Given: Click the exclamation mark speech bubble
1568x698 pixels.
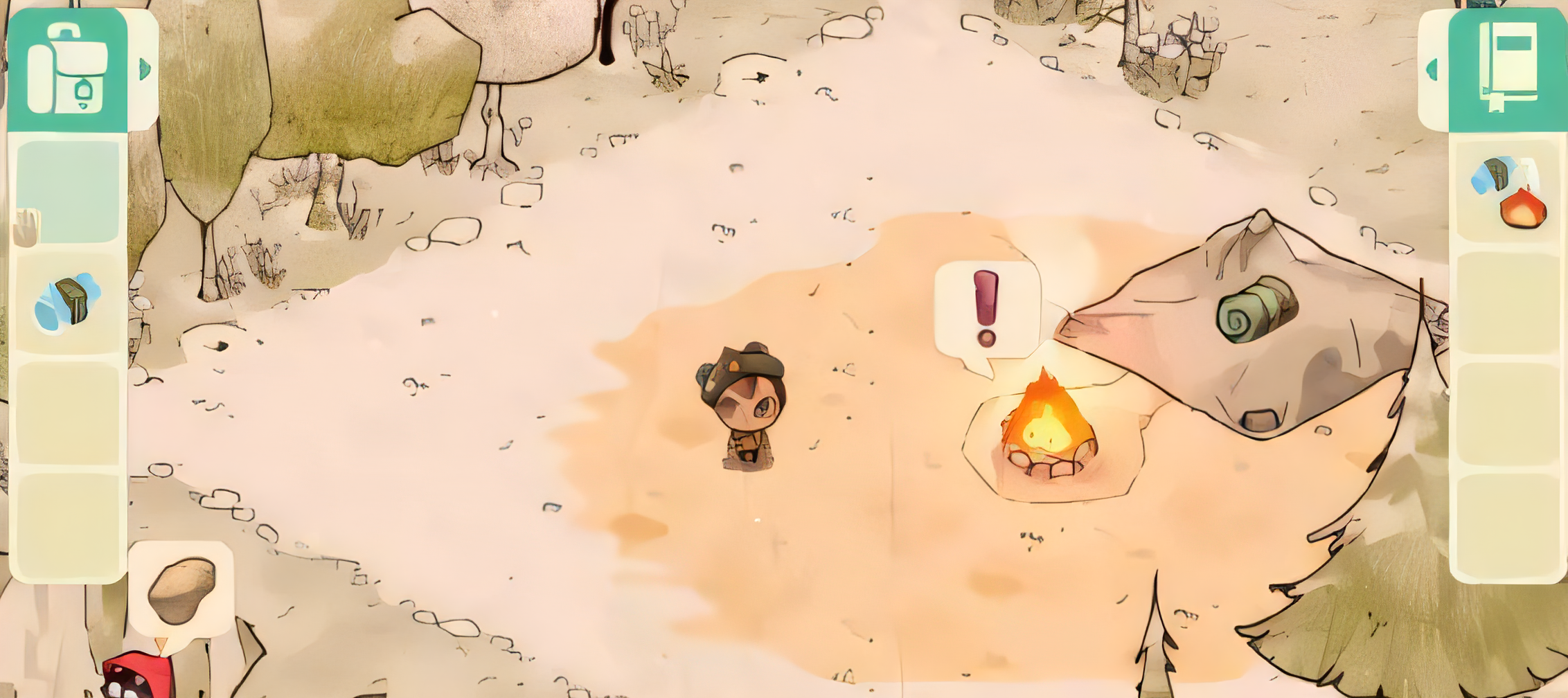Looking at the screenshot, I should (x=986, y=310).
